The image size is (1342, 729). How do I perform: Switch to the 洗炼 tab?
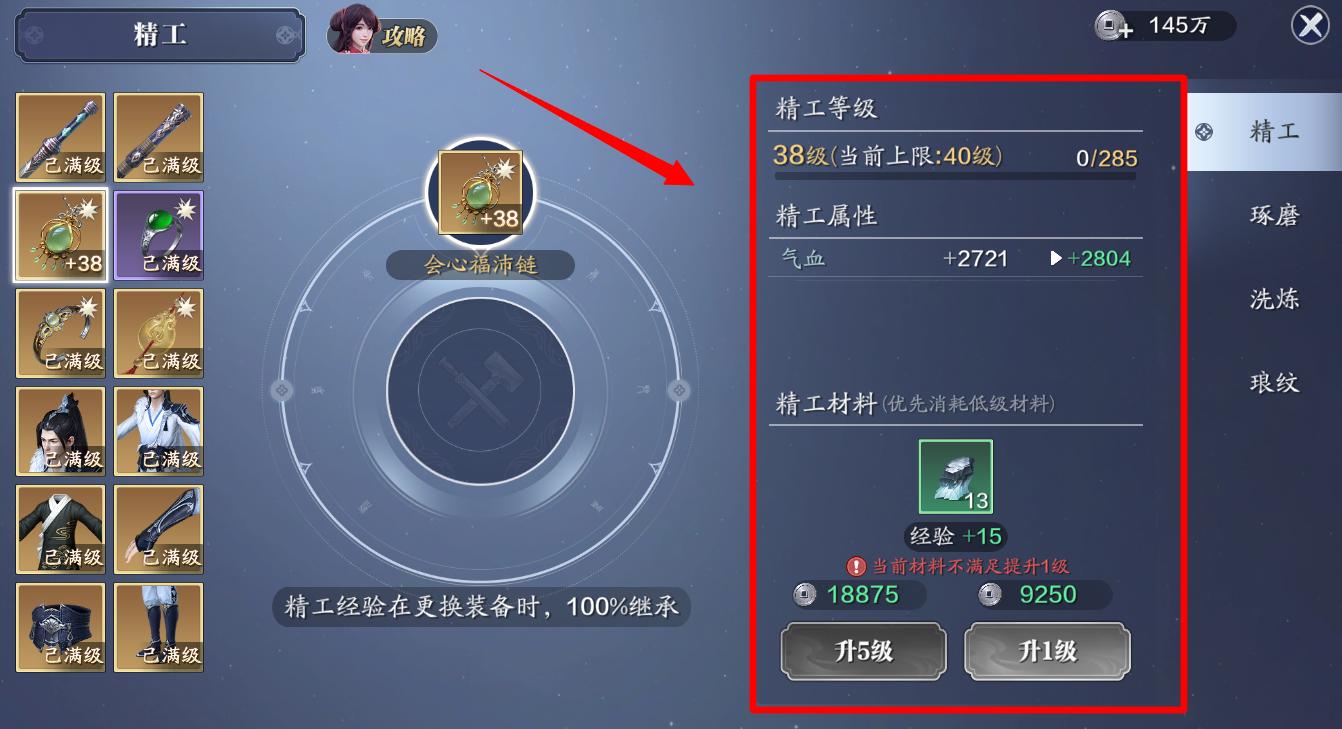1274,298
